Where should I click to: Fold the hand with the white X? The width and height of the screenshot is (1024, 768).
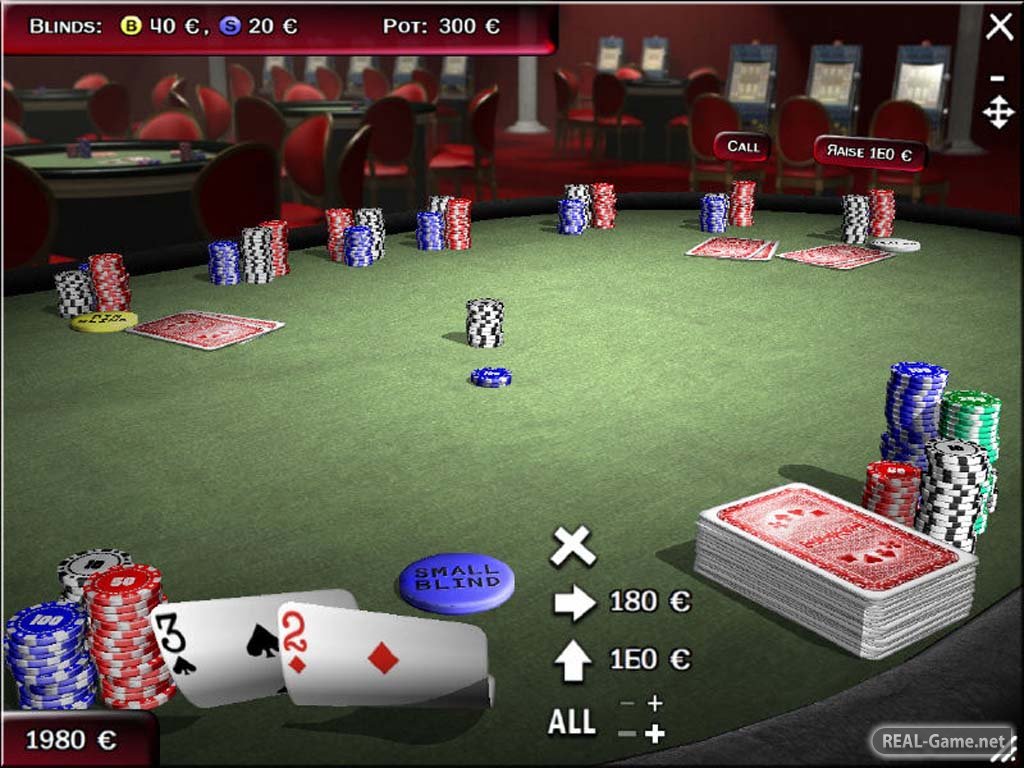(x=572, y=546)
